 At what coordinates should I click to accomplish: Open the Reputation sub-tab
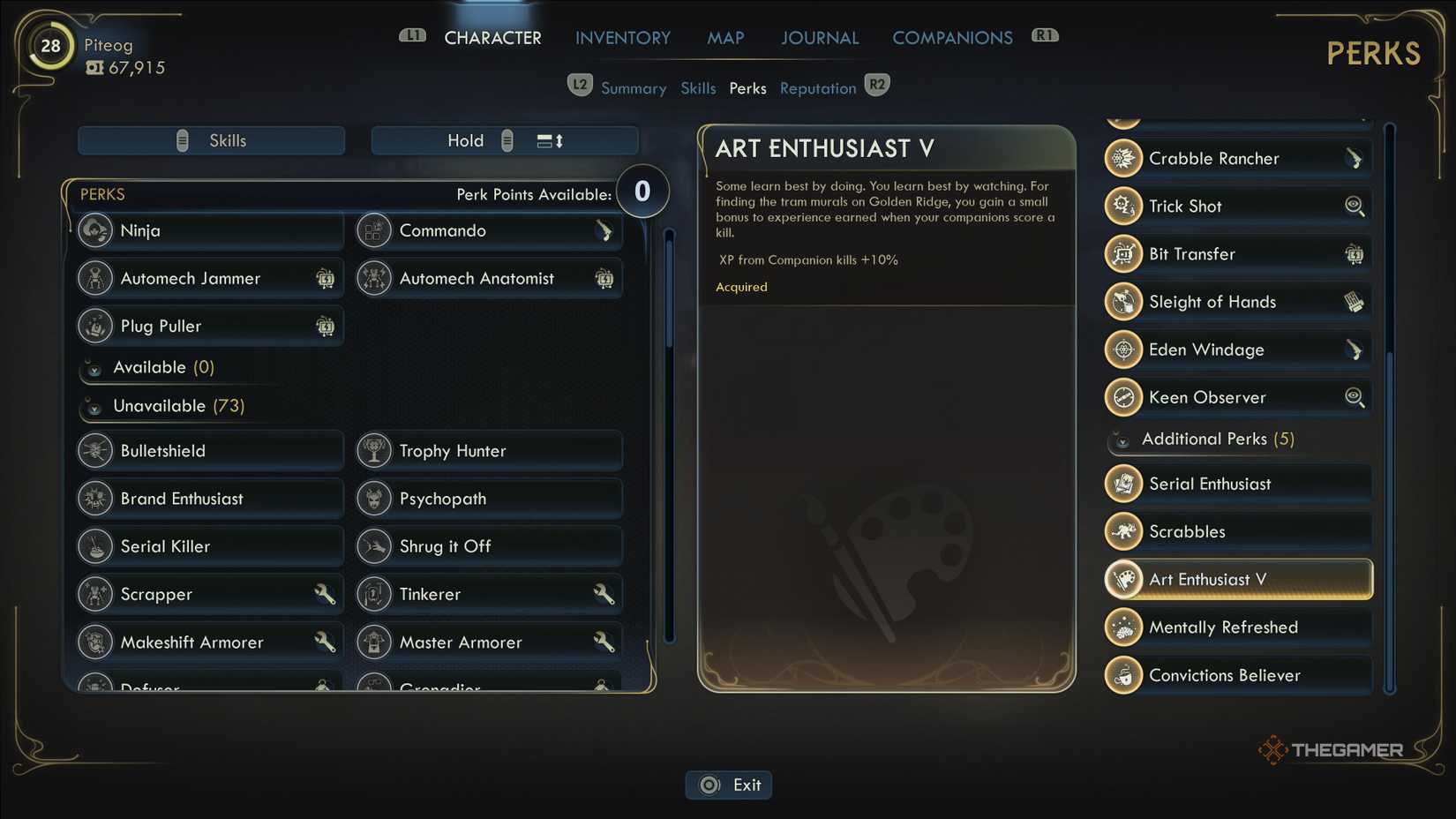[817, 87]
